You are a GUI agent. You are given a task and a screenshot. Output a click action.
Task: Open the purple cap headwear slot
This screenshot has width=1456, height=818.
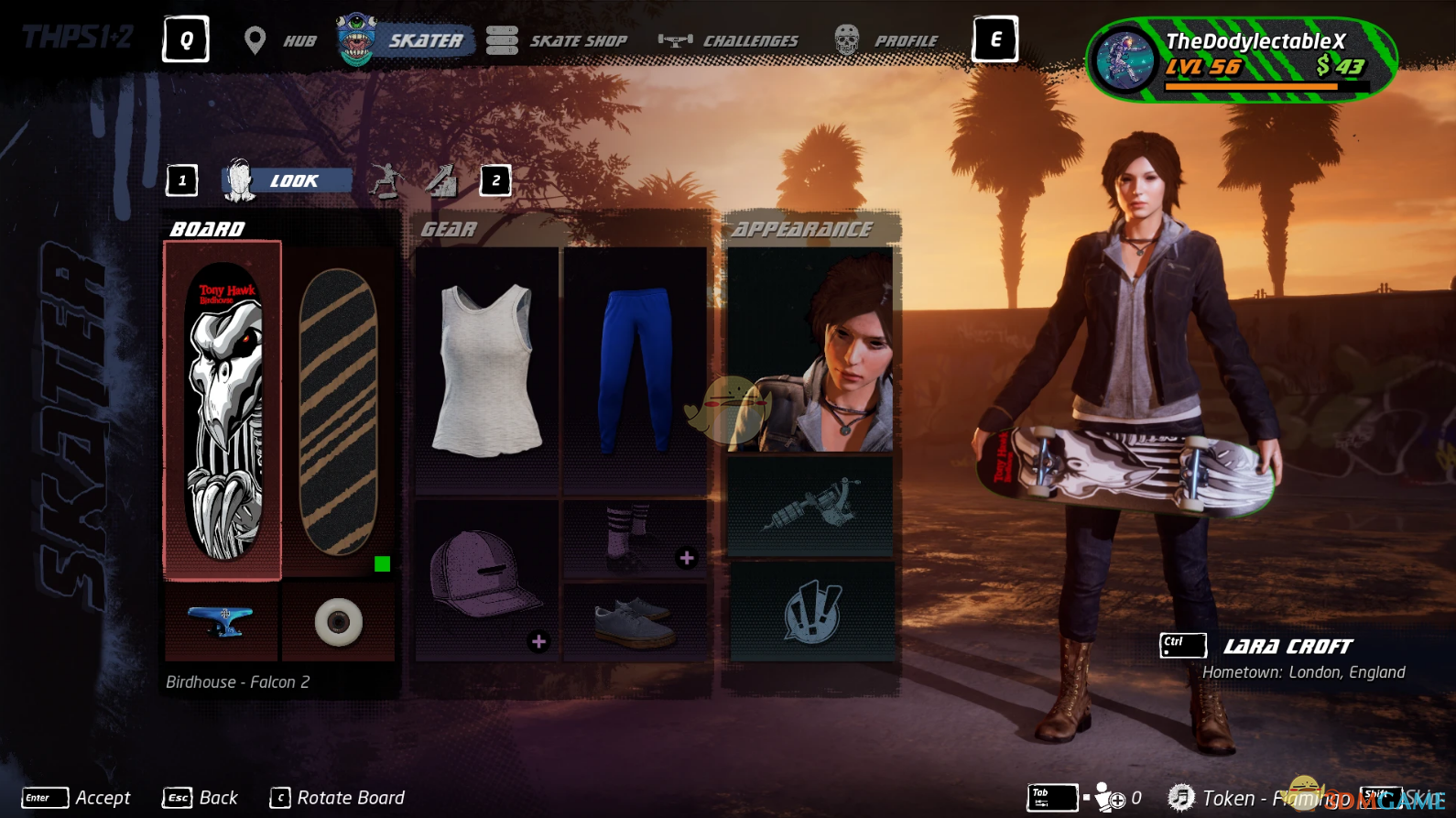(486, 579)
